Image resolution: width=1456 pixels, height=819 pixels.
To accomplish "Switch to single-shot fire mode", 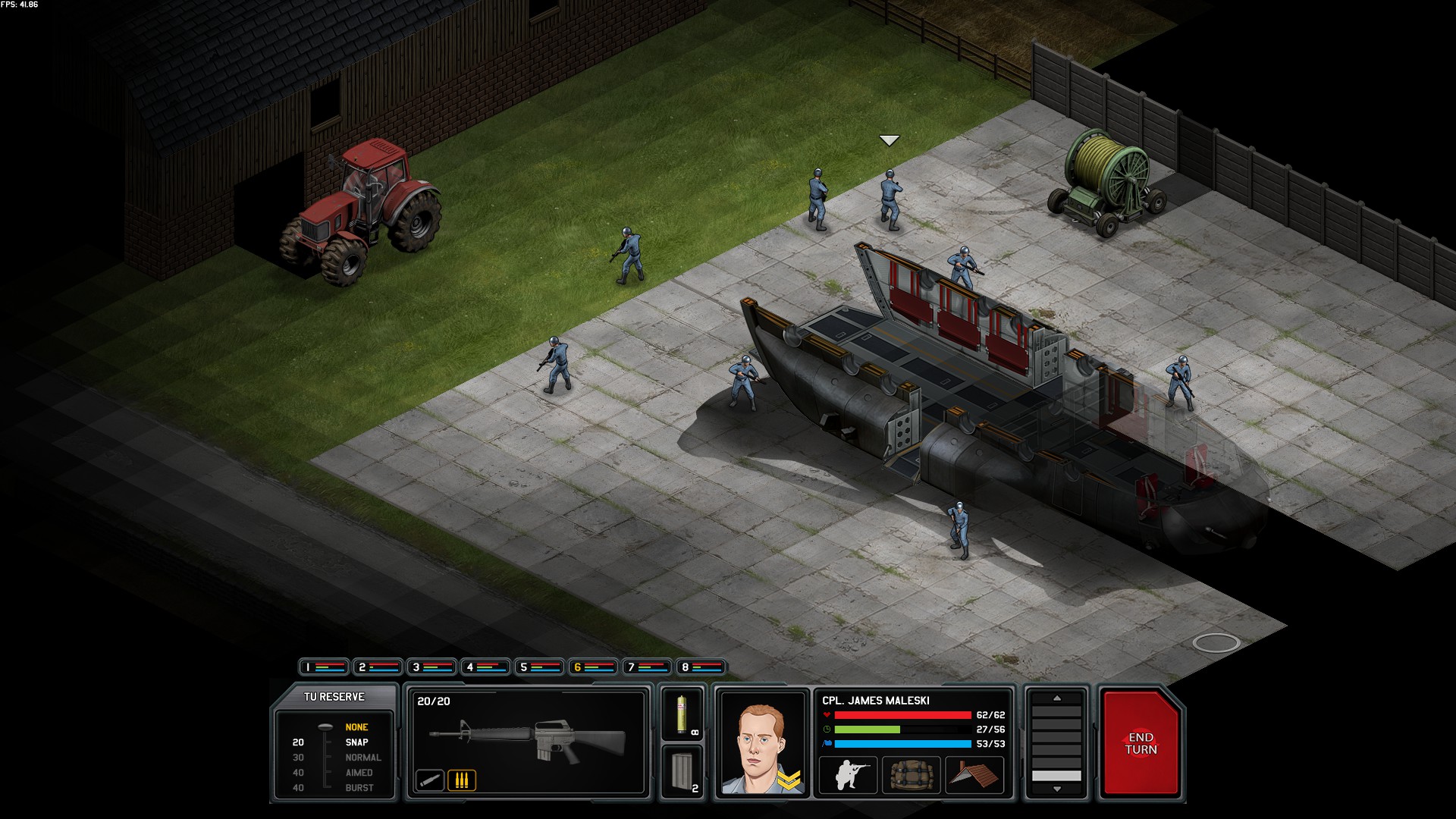I will [x=430, y=780].
